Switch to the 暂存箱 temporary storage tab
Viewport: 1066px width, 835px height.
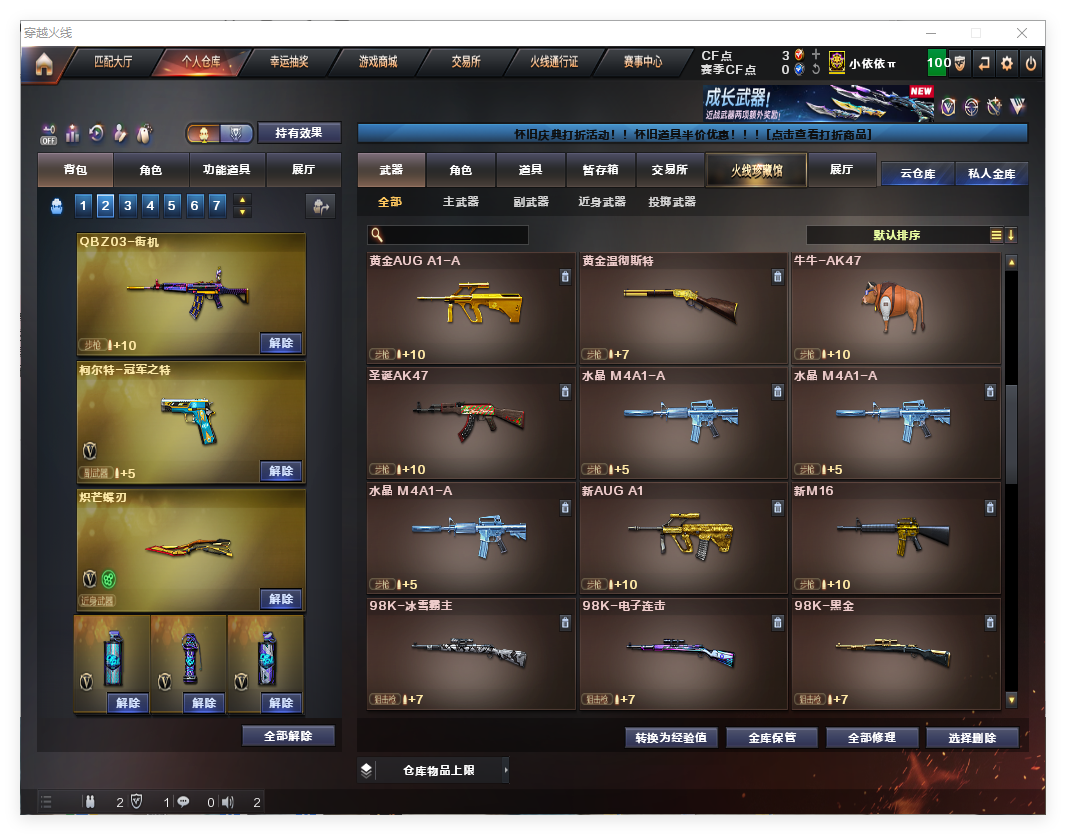[600, 170]
